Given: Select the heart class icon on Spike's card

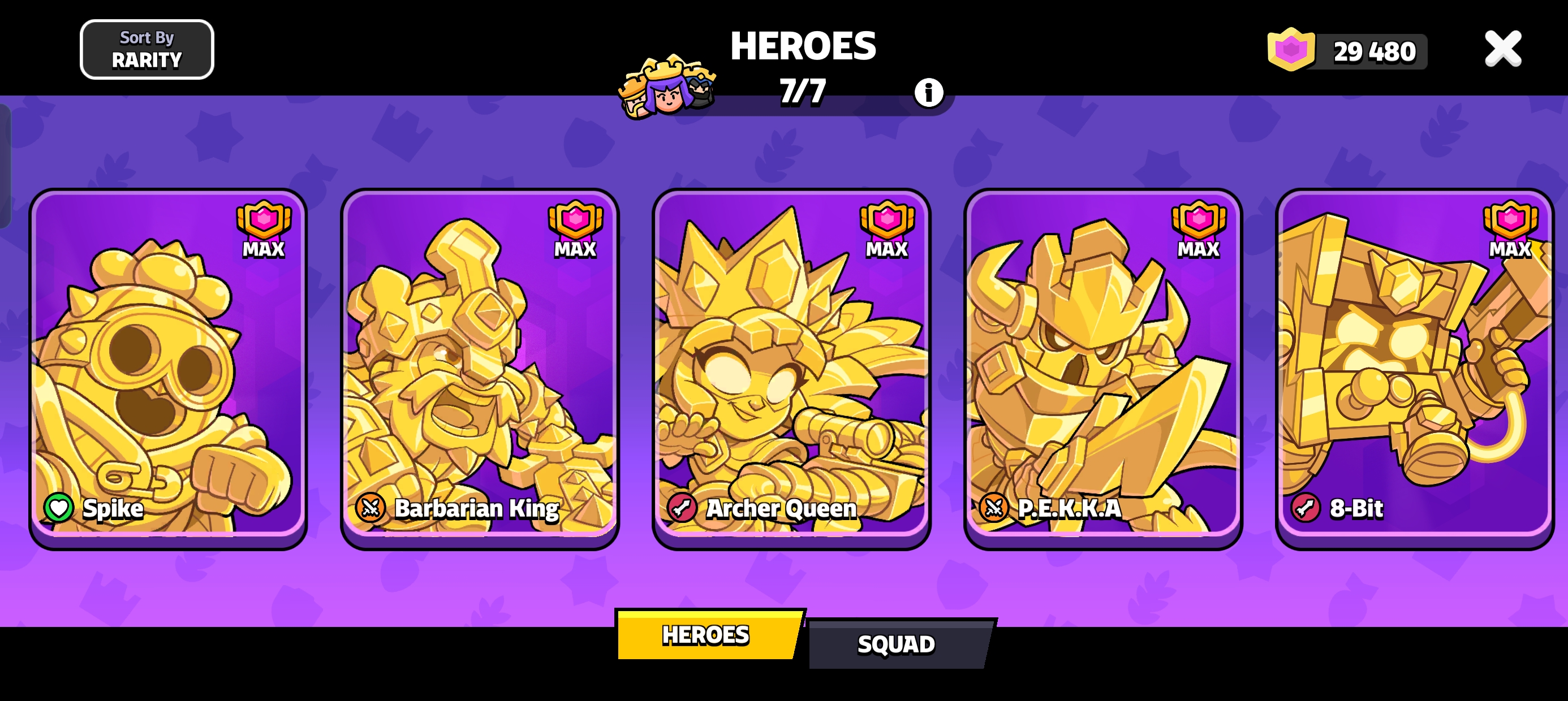Looking at the screenshot, I should click(x=58, y=509).
